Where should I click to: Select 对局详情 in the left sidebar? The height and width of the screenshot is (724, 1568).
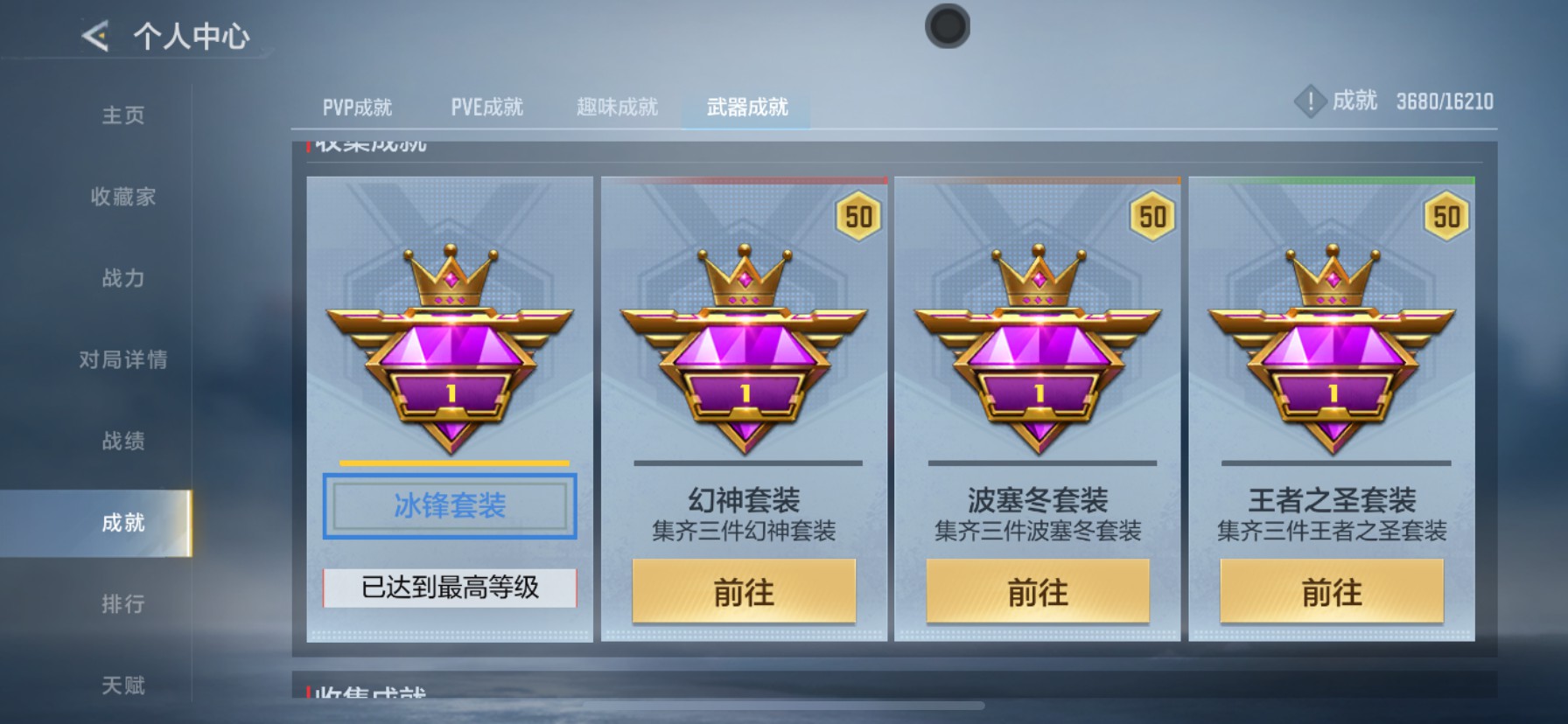tap(122, 359)
